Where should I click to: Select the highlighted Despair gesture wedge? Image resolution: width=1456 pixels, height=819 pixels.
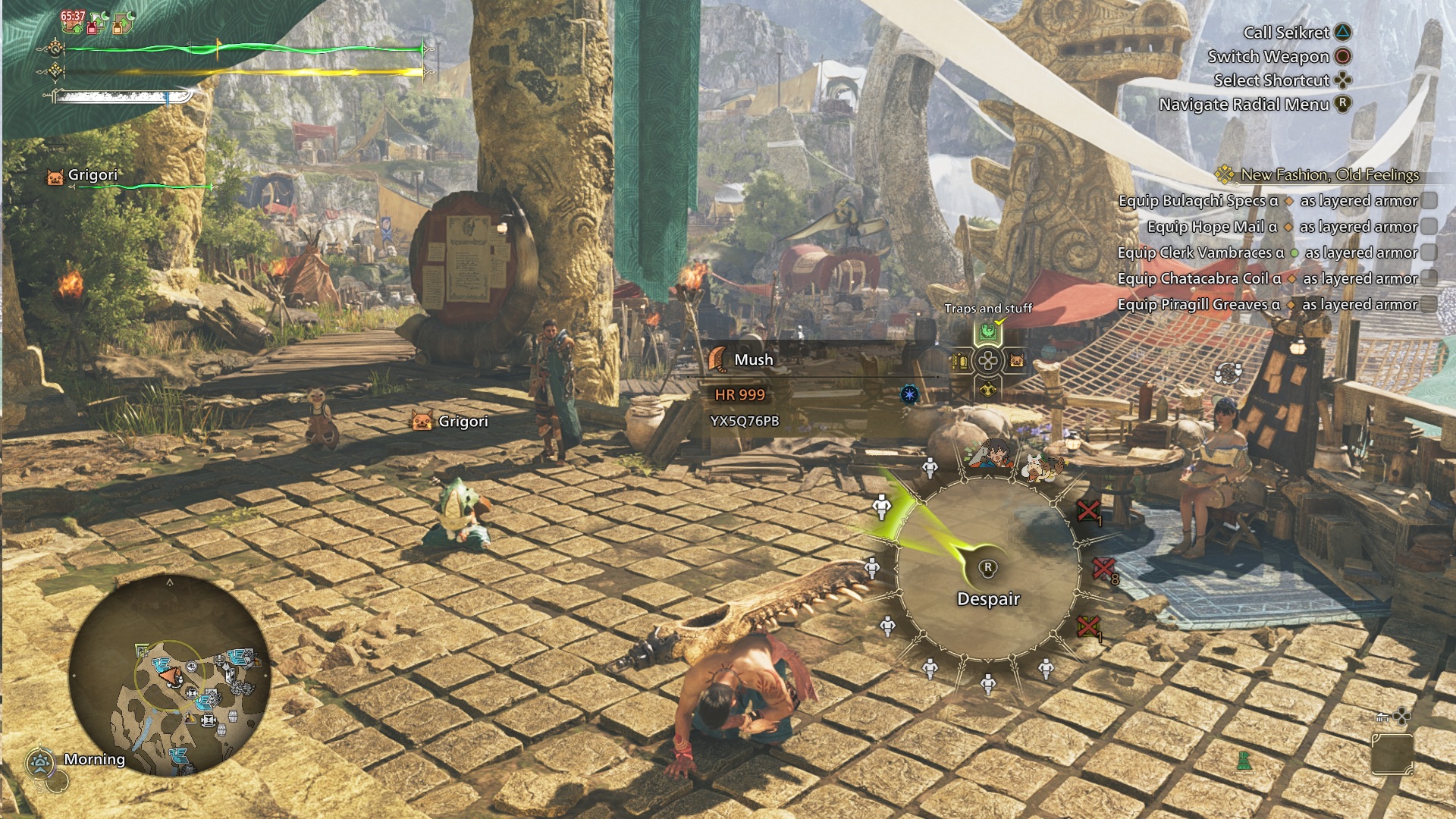coord(882,507)
